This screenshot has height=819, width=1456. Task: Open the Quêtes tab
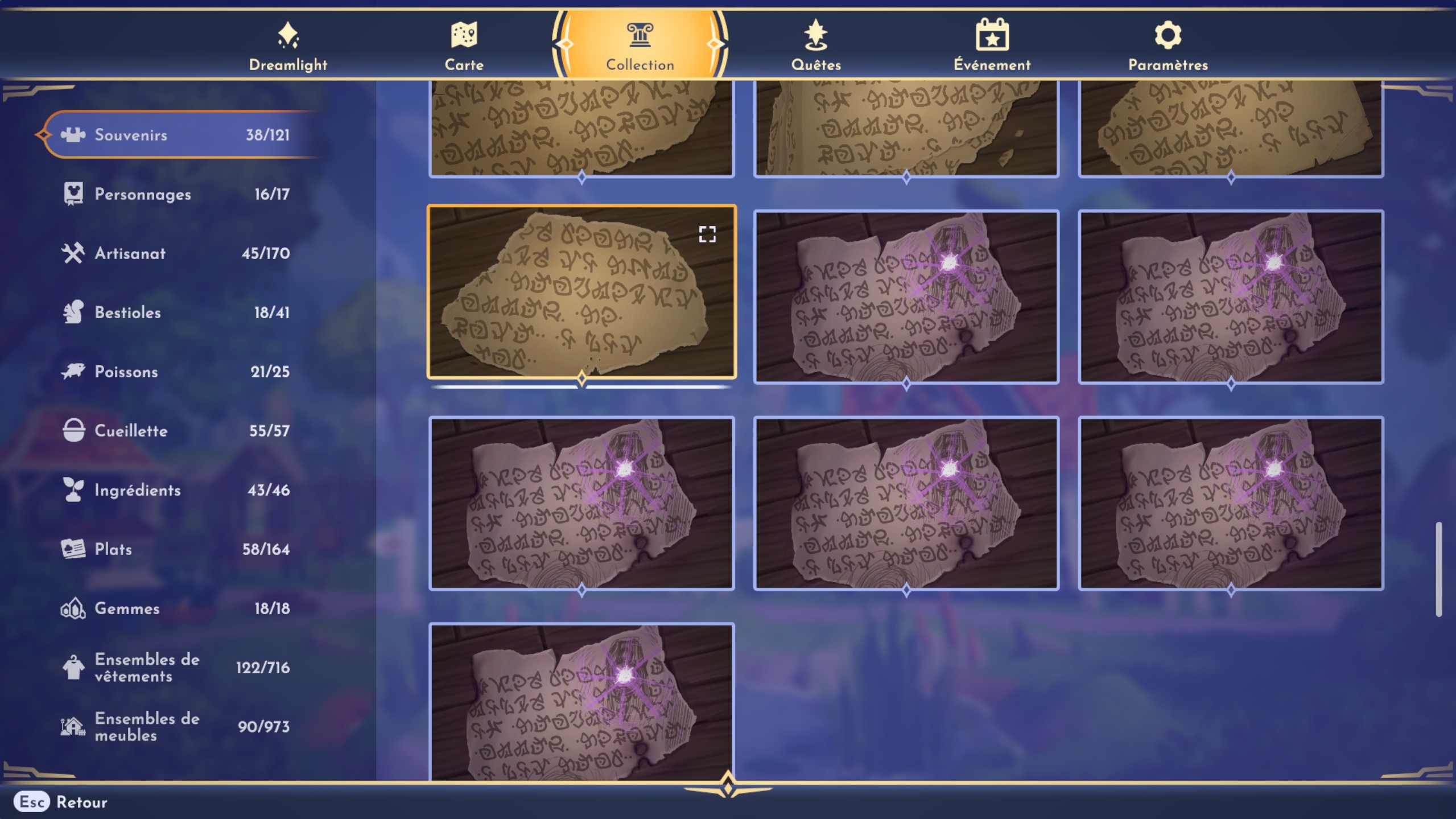(815, 35)
